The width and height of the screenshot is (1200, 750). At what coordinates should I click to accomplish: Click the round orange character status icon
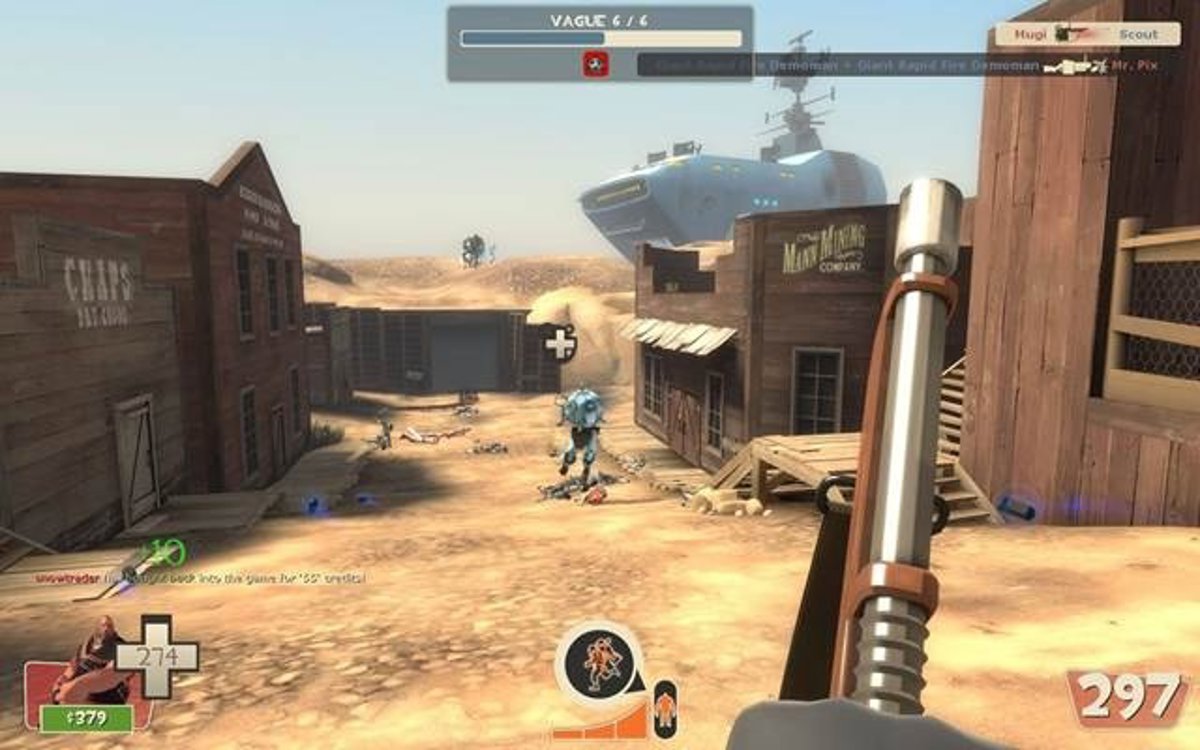(x=599, y=663)
